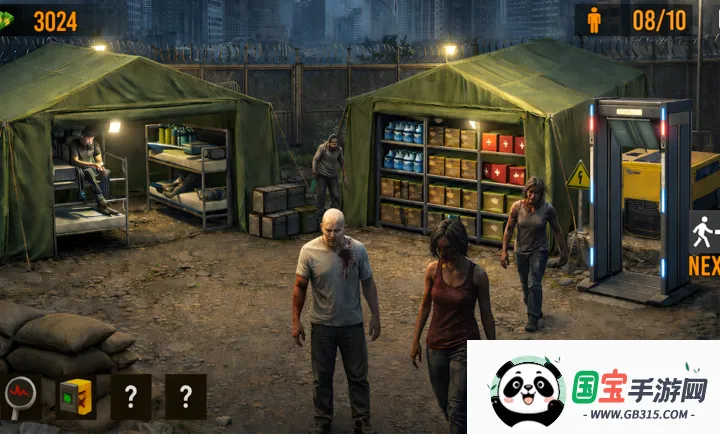
Task: Click the NEXT walking-figure button
Action: pyautogui.click(x=704, y=243)
